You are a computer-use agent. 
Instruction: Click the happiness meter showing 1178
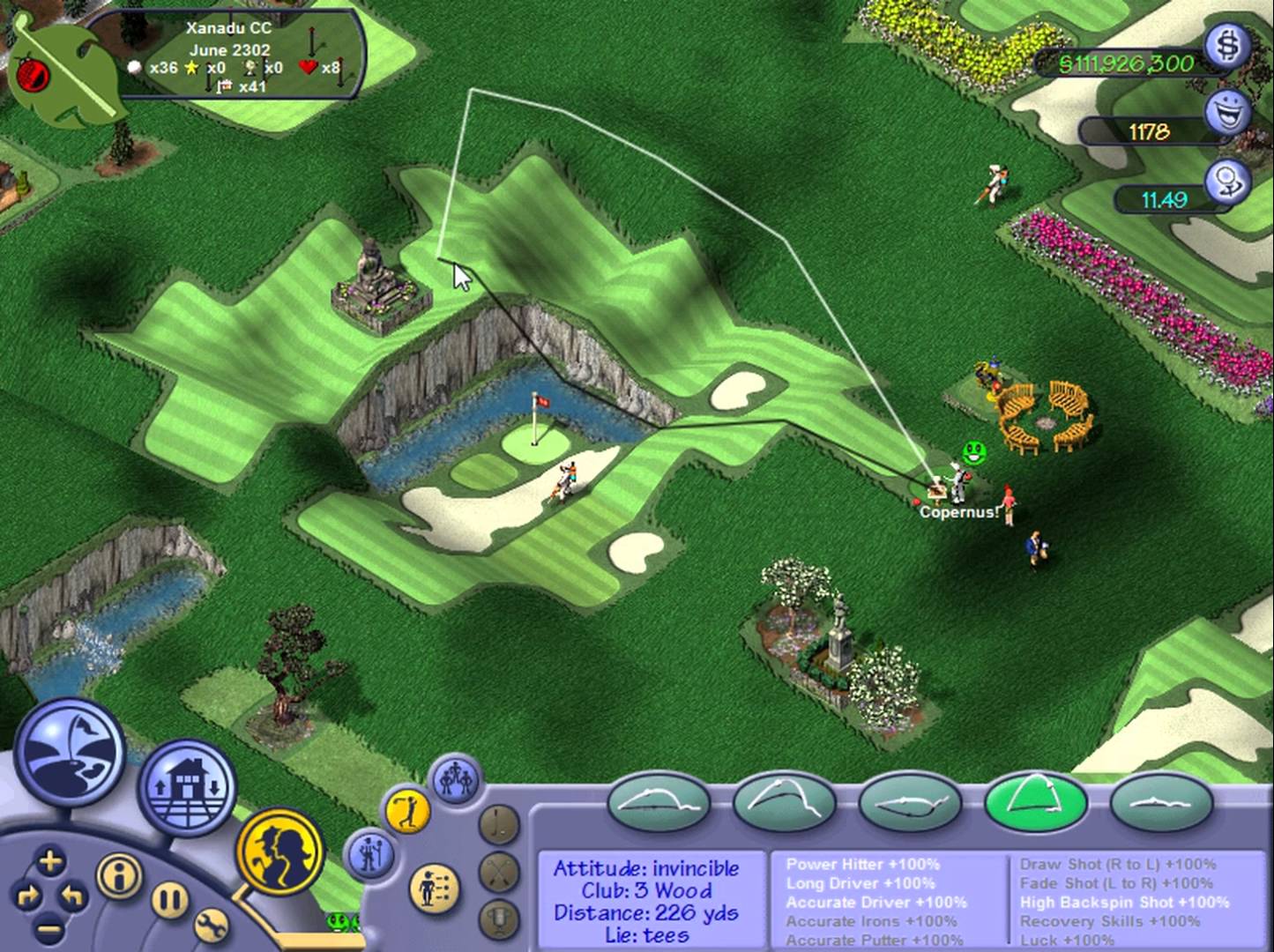[x=1151, y=130]
